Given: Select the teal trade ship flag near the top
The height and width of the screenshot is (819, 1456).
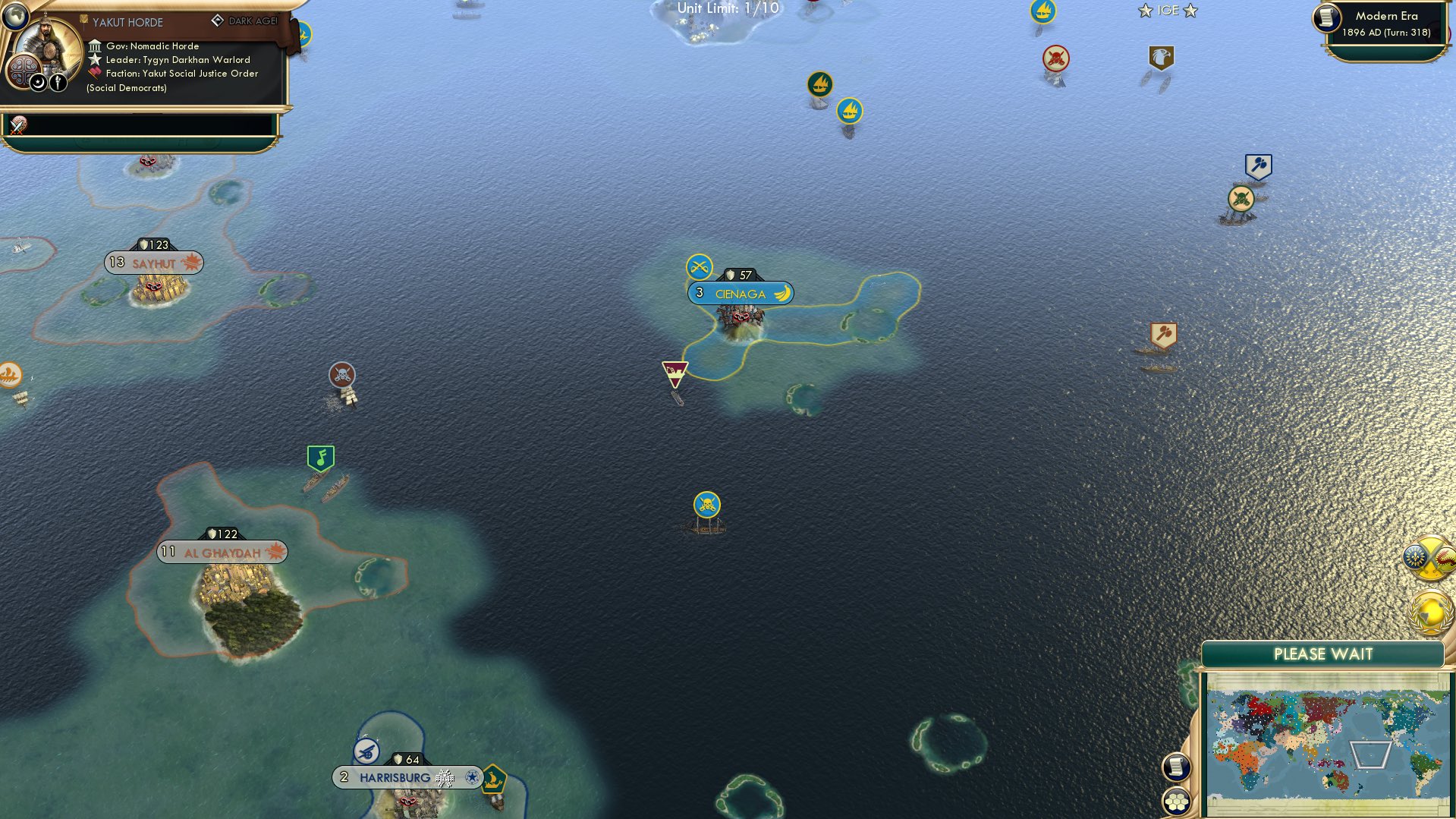Looking at the screenshot, I should pos(819,82).
